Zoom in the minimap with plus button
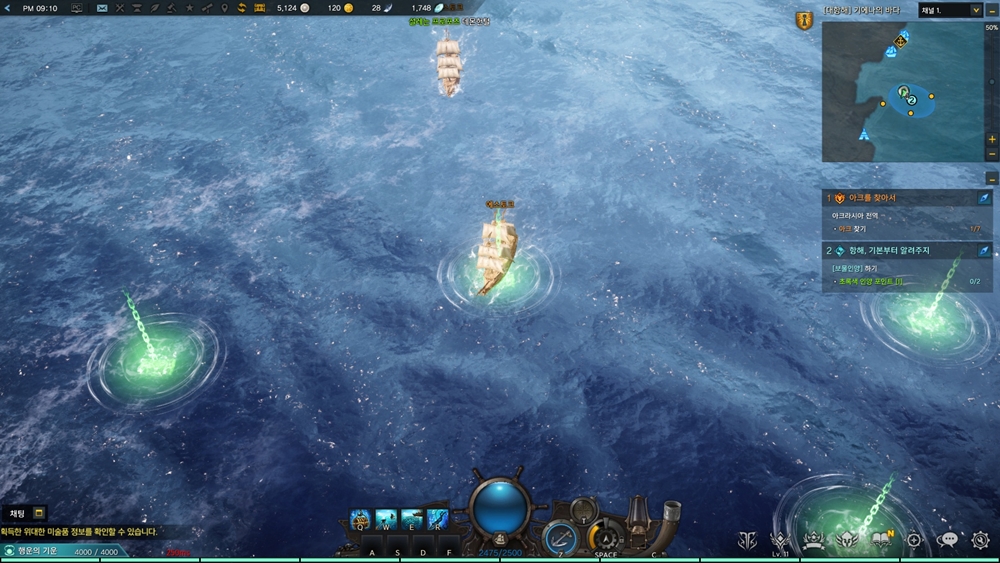Viewport: 1000px width, 563px height. pos(991,139)
